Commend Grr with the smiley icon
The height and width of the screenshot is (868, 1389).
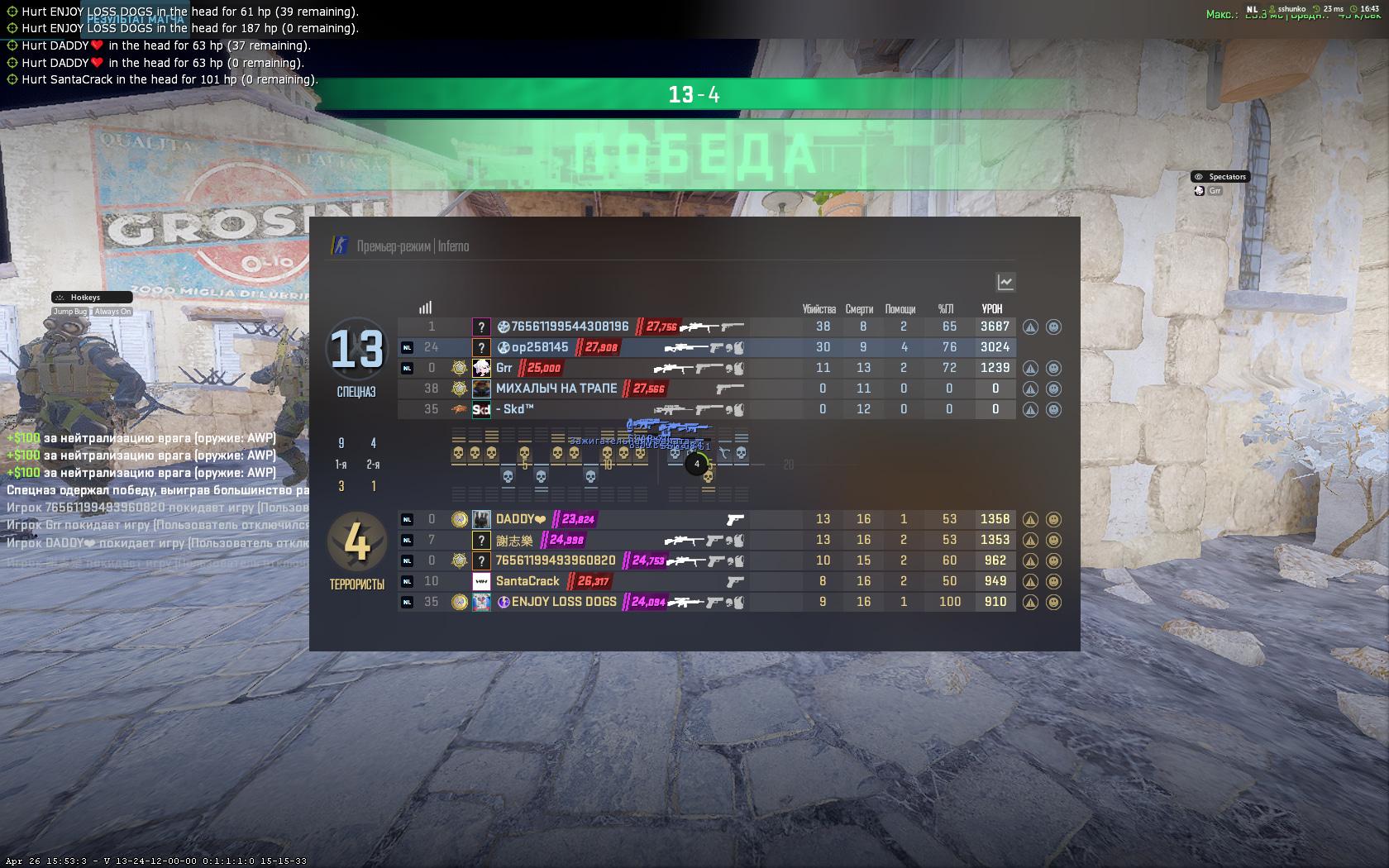click(1052, 368)
